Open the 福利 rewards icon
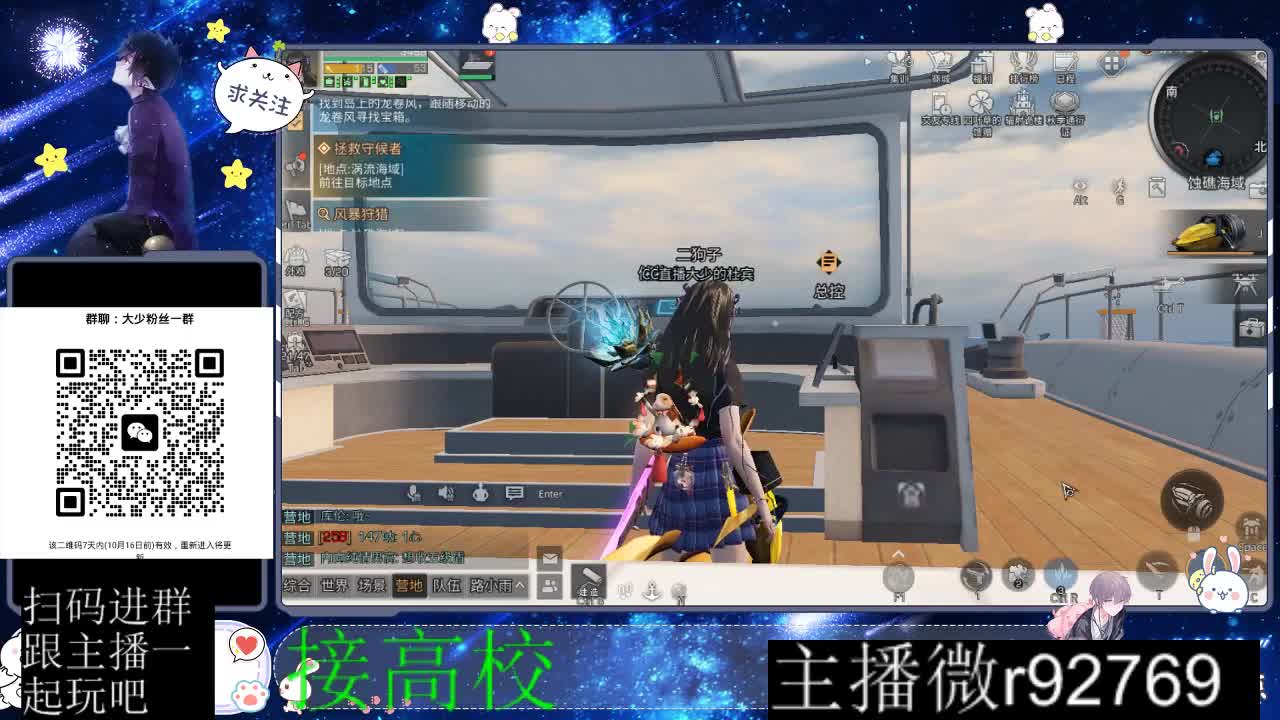The image size is (1280, 720). point(982,64)
